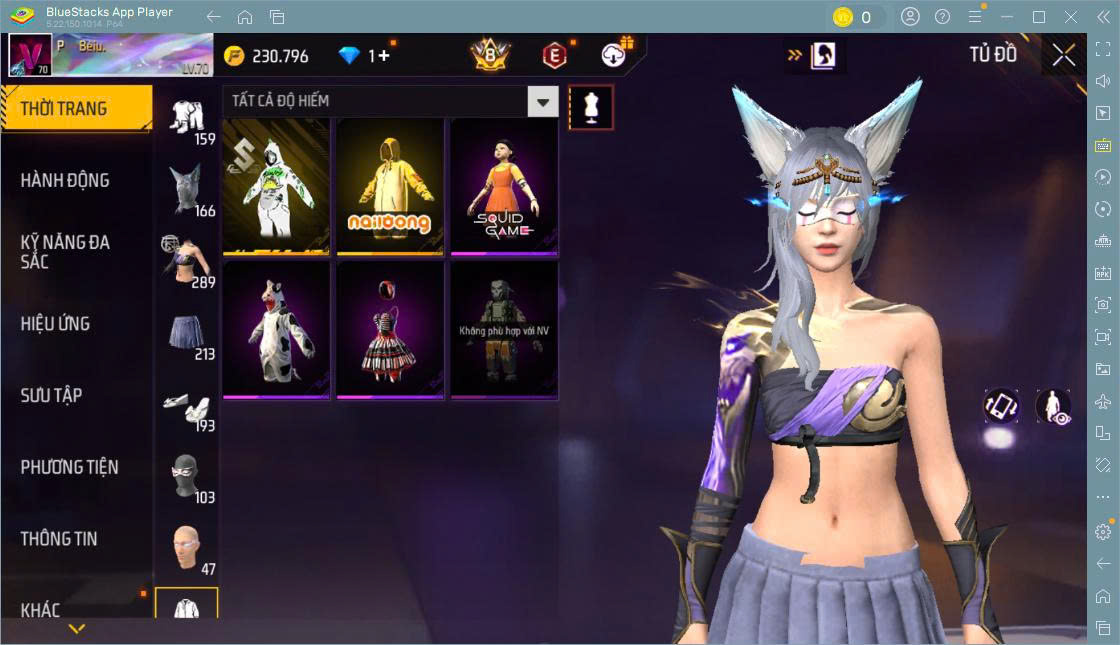The image size is (1120, 645).
Task: Select the red plaid dress outfit
Action: point(390,329)
